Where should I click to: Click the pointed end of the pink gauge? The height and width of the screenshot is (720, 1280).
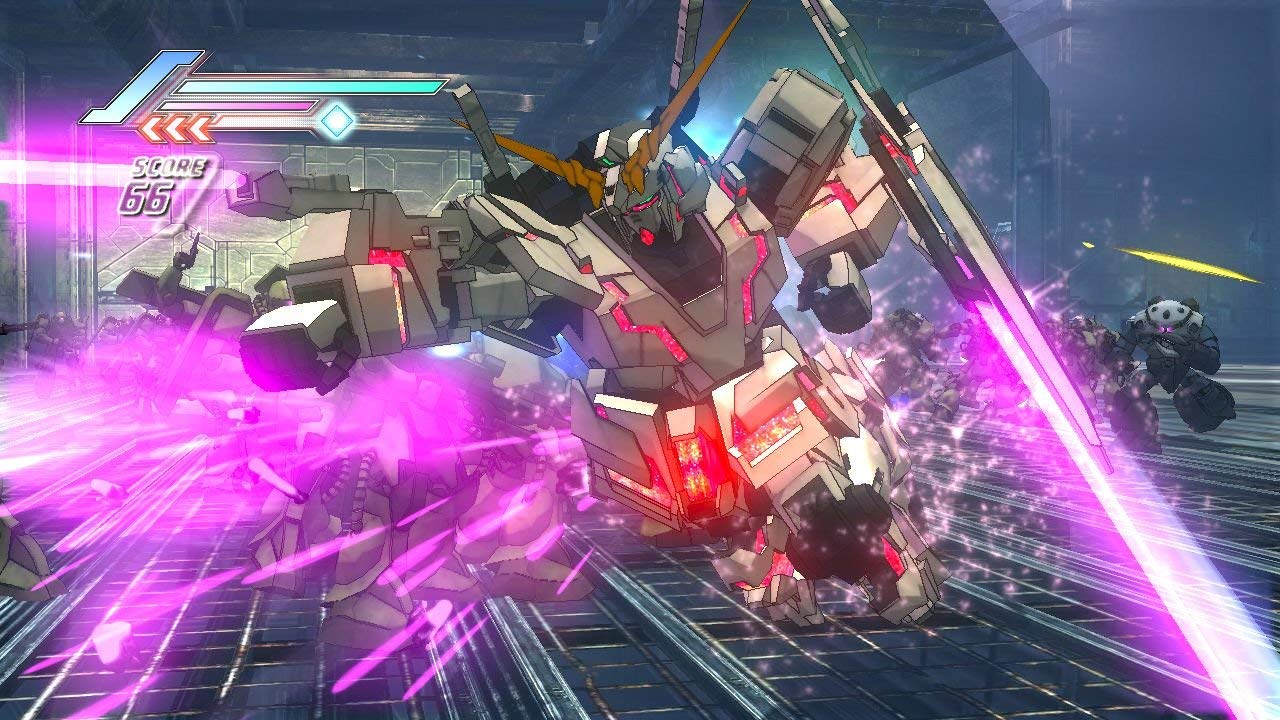tap(314, 107)
